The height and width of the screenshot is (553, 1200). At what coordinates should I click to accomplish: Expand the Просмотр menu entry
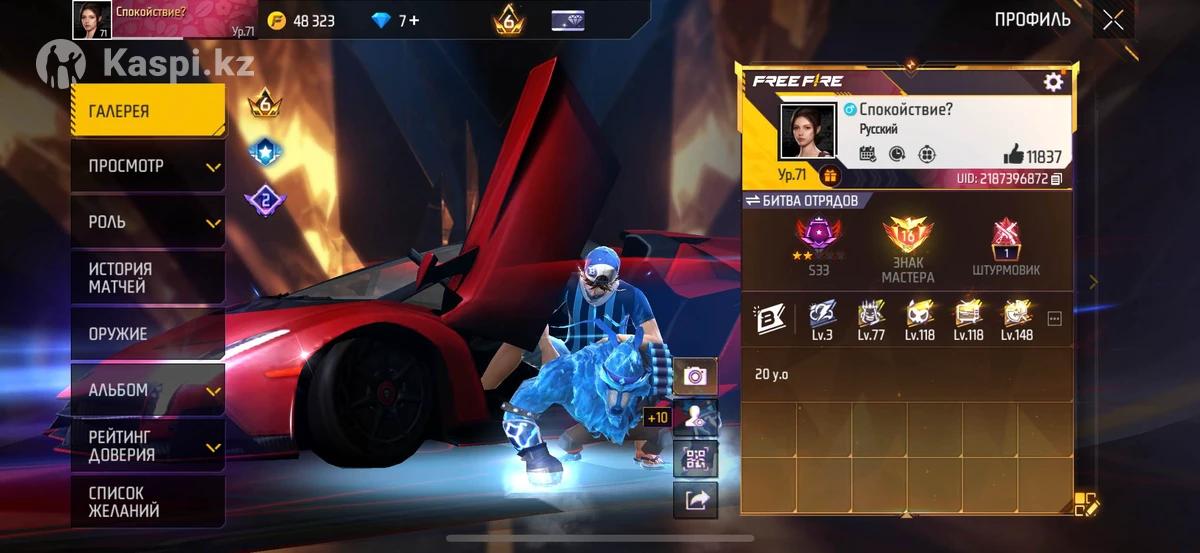(x=148, y=166)
